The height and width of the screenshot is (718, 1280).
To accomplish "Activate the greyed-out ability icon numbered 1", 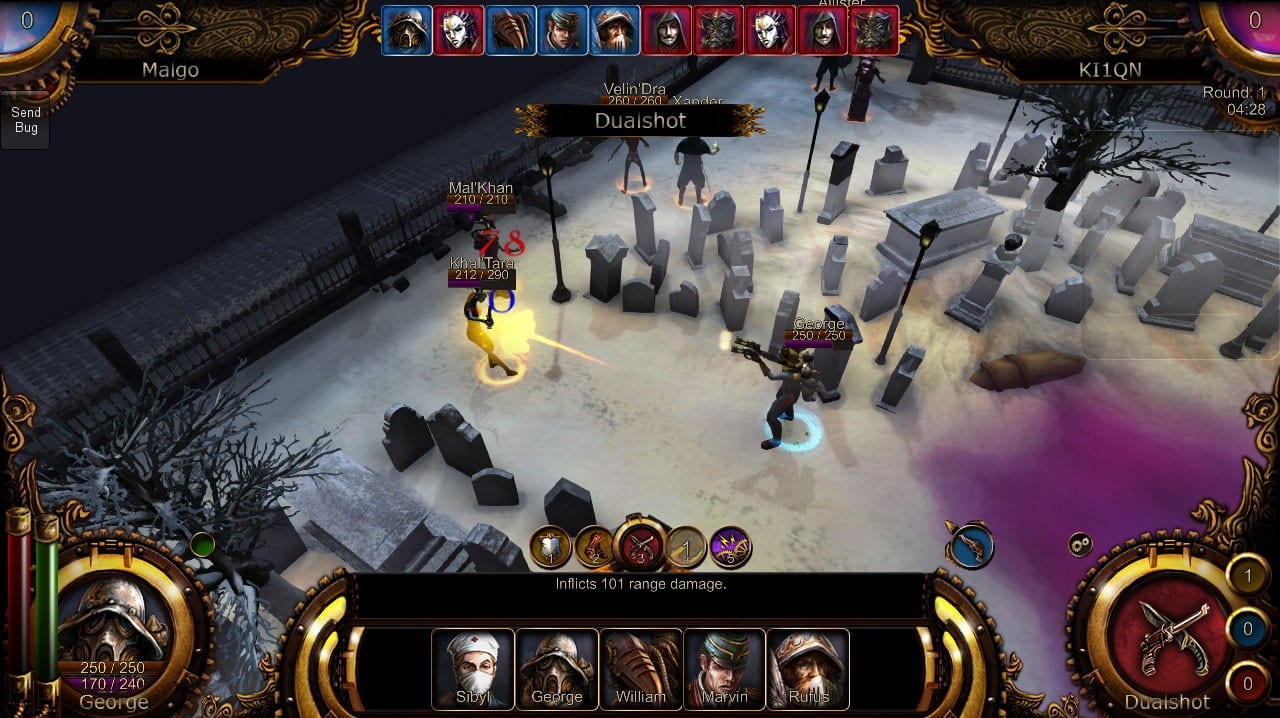I will point(686,547).
